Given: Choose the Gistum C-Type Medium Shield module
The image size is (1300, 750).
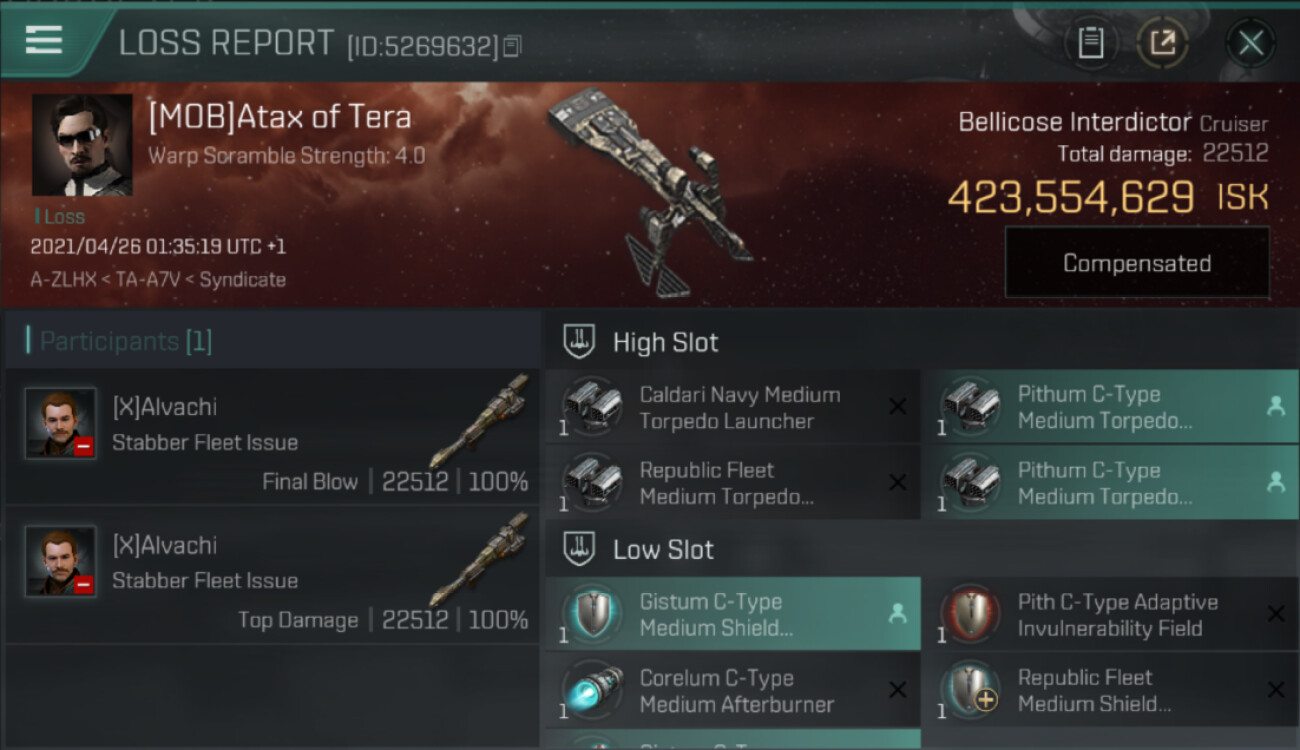Looking at the screenshot, I should click(732, 615).
